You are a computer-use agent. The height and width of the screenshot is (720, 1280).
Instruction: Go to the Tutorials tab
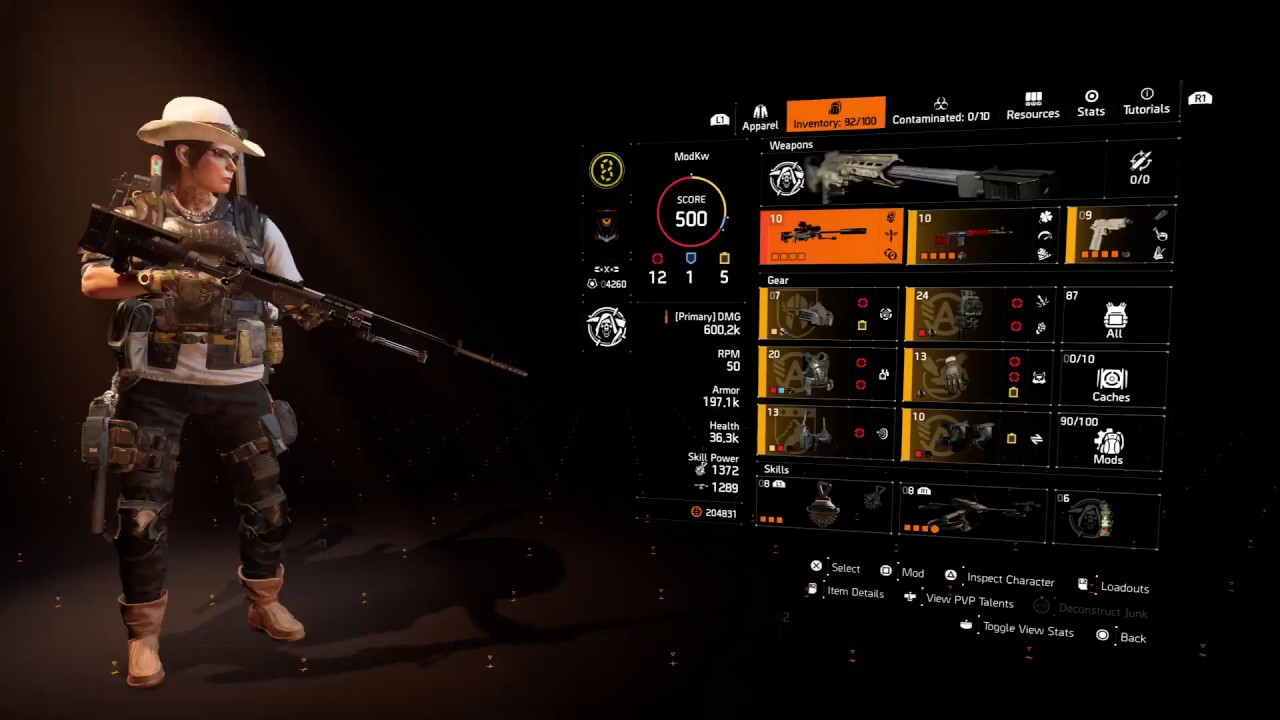(1146, 102)
